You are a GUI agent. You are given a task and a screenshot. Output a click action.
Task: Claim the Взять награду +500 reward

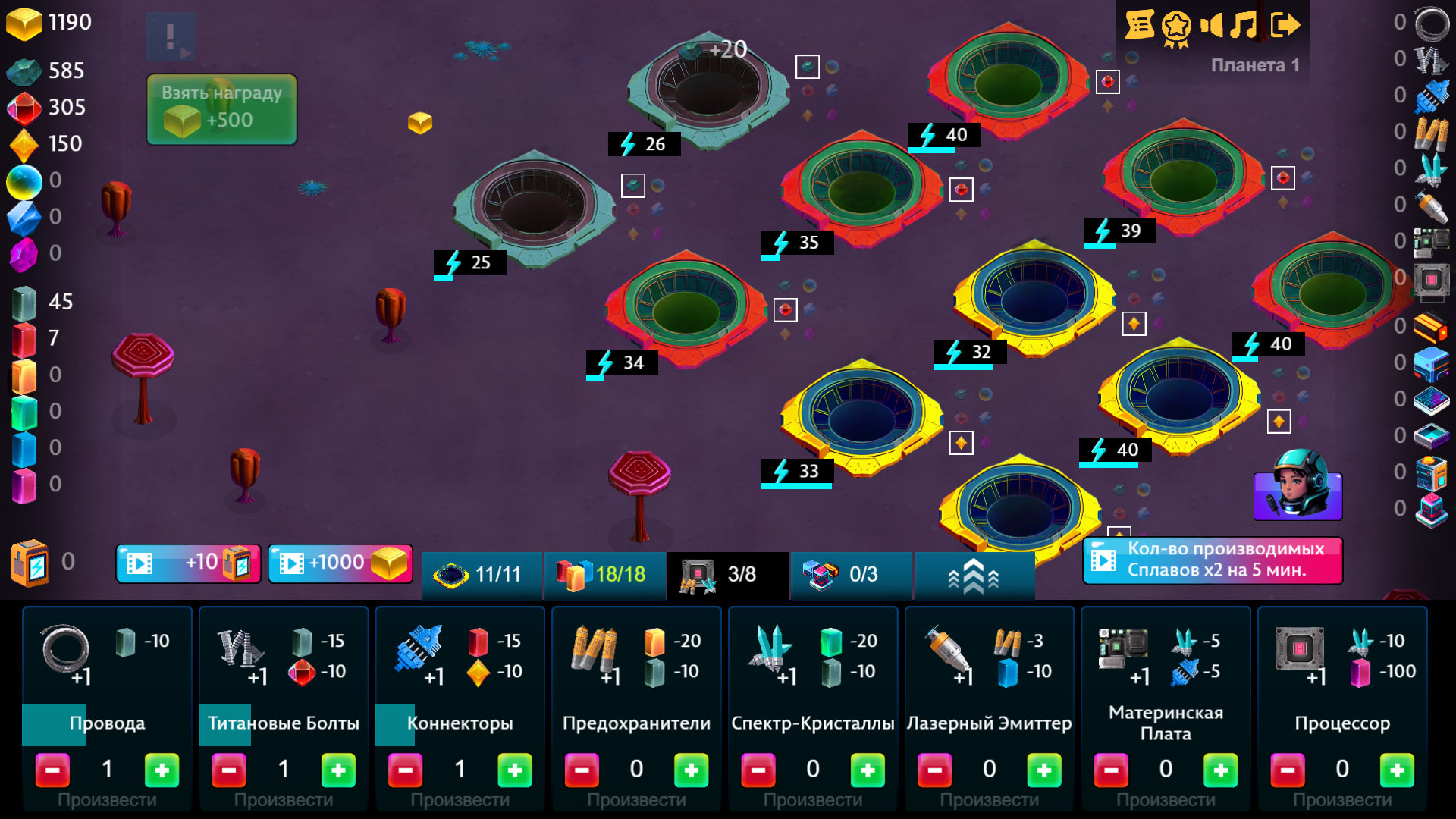221,108
